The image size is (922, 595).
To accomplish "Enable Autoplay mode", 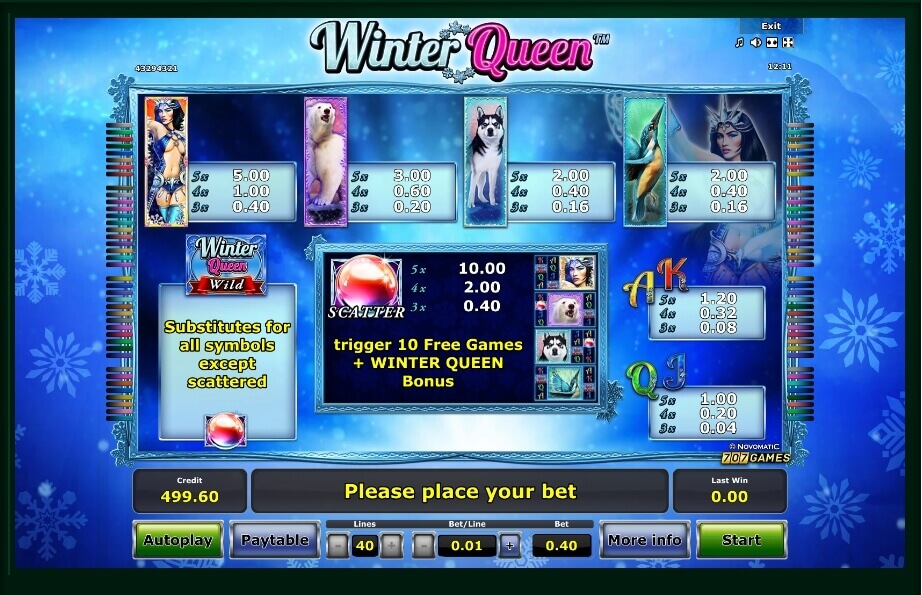I will click(x=178, y=540).
